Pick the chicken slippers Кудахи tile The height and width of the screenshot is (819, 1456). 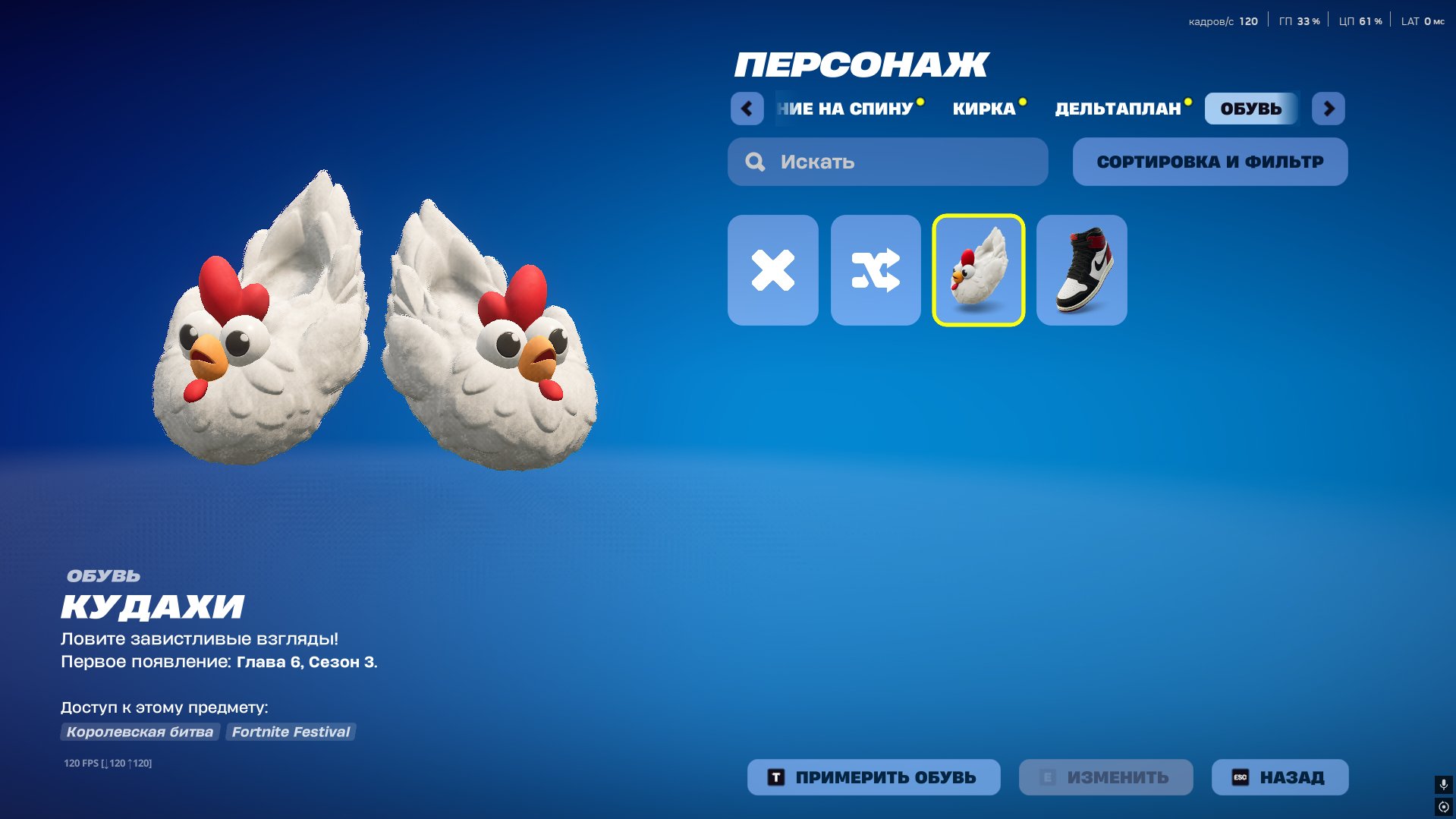[x=978, y=270]
